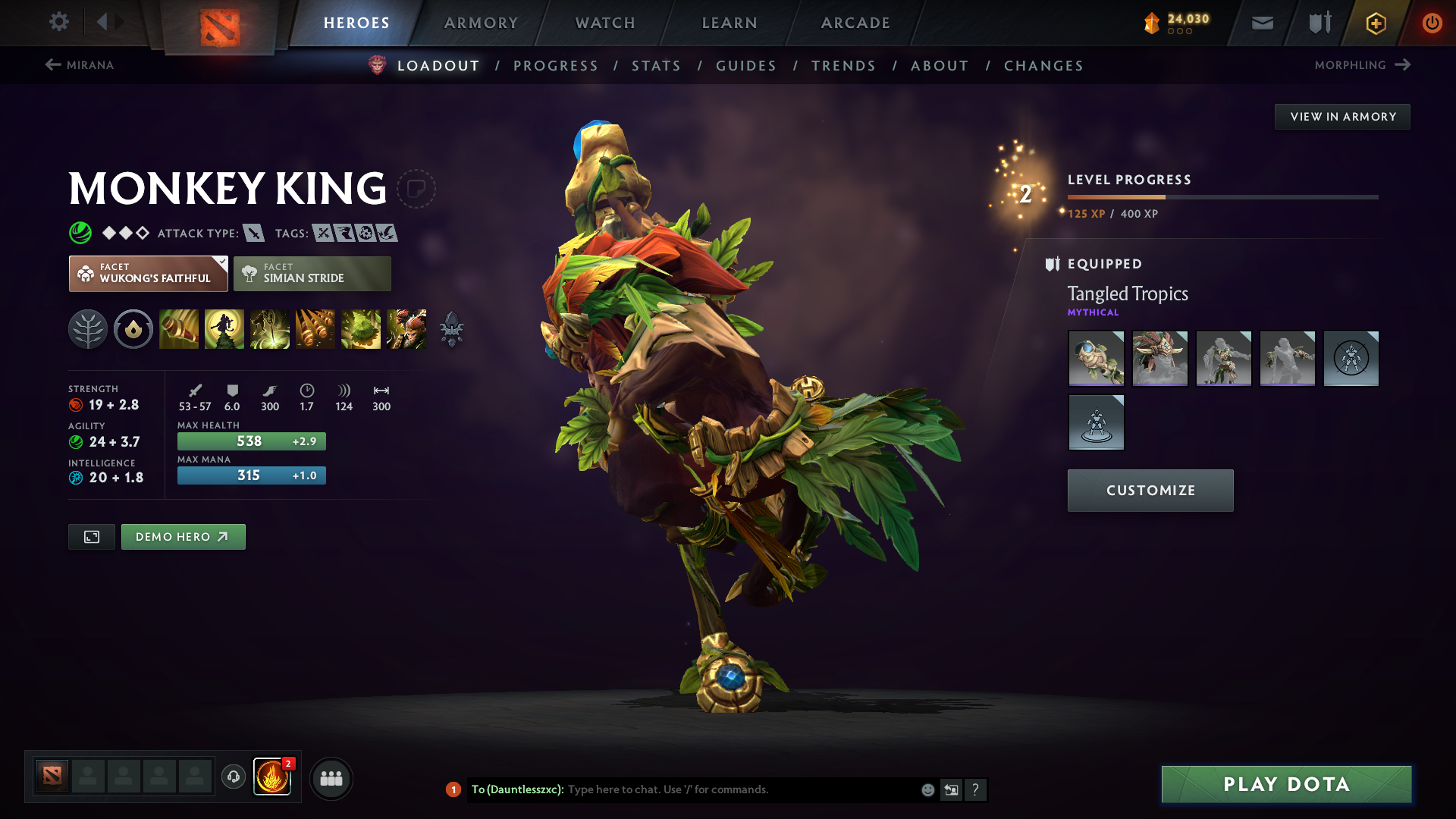Viewport: 1456px width, 819px height.
Task: Expand the Wukong's Faithful facet dropdown arrow
Action: 221,264
